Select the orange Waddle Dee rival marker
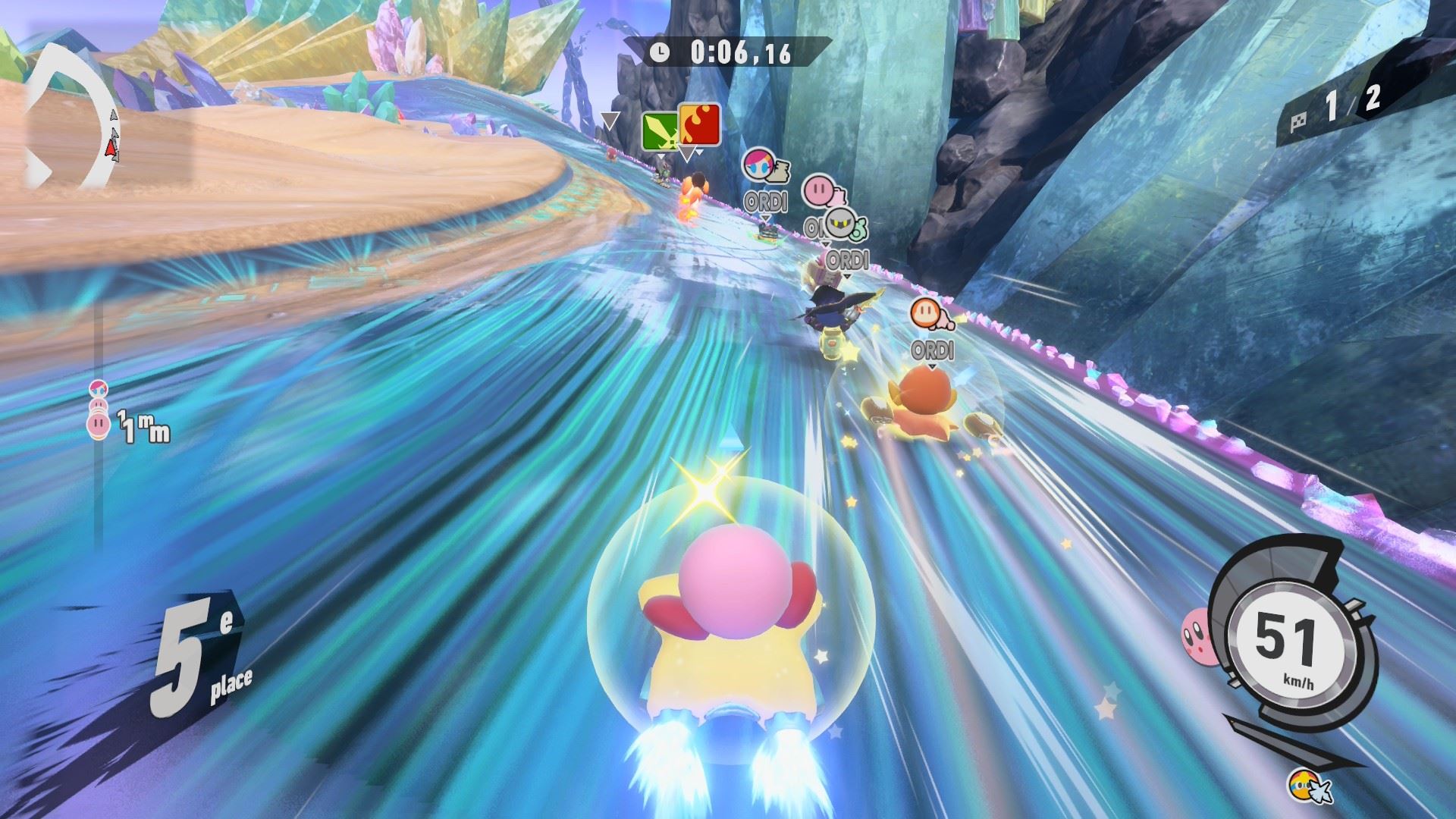 [924, 312]
